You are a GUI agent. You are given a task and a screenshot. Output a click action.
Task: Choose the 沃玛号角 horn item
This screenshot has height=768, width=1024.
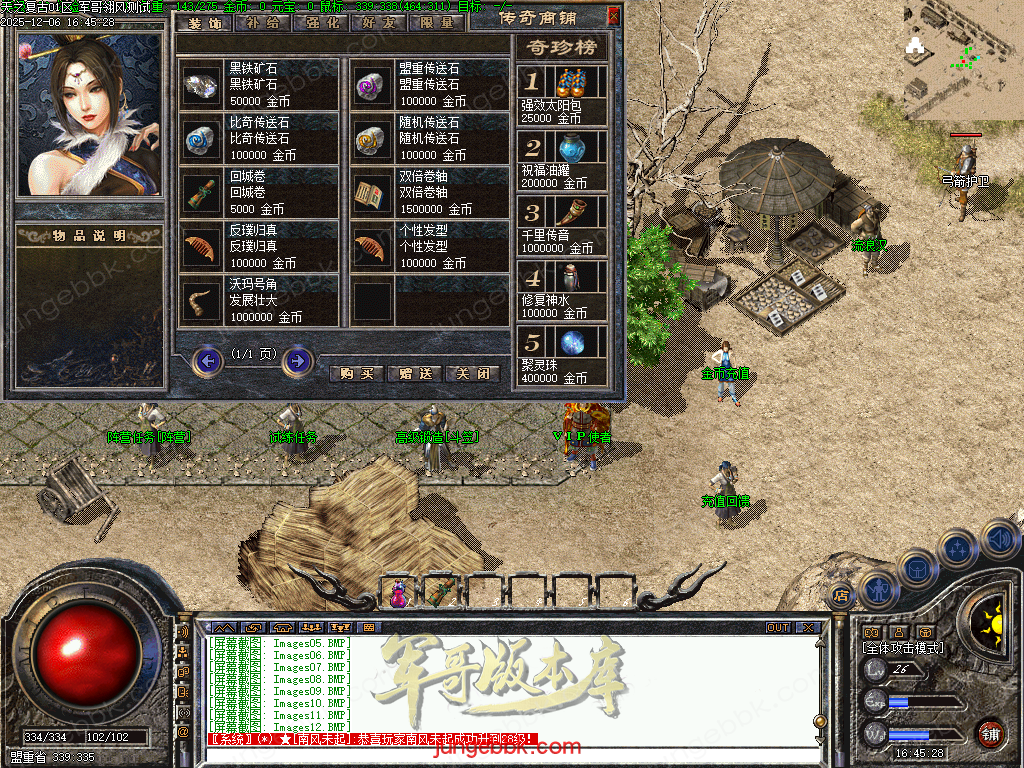click(x=202, y=301)
